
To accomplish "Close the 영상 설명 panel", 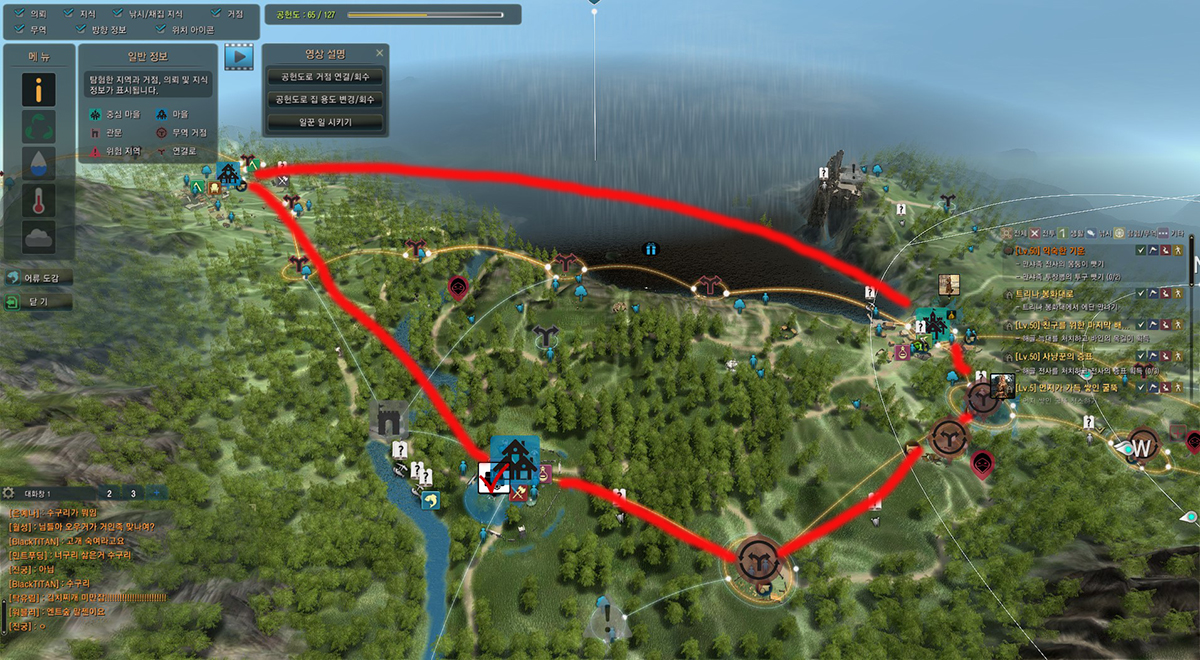I will 379,53.
